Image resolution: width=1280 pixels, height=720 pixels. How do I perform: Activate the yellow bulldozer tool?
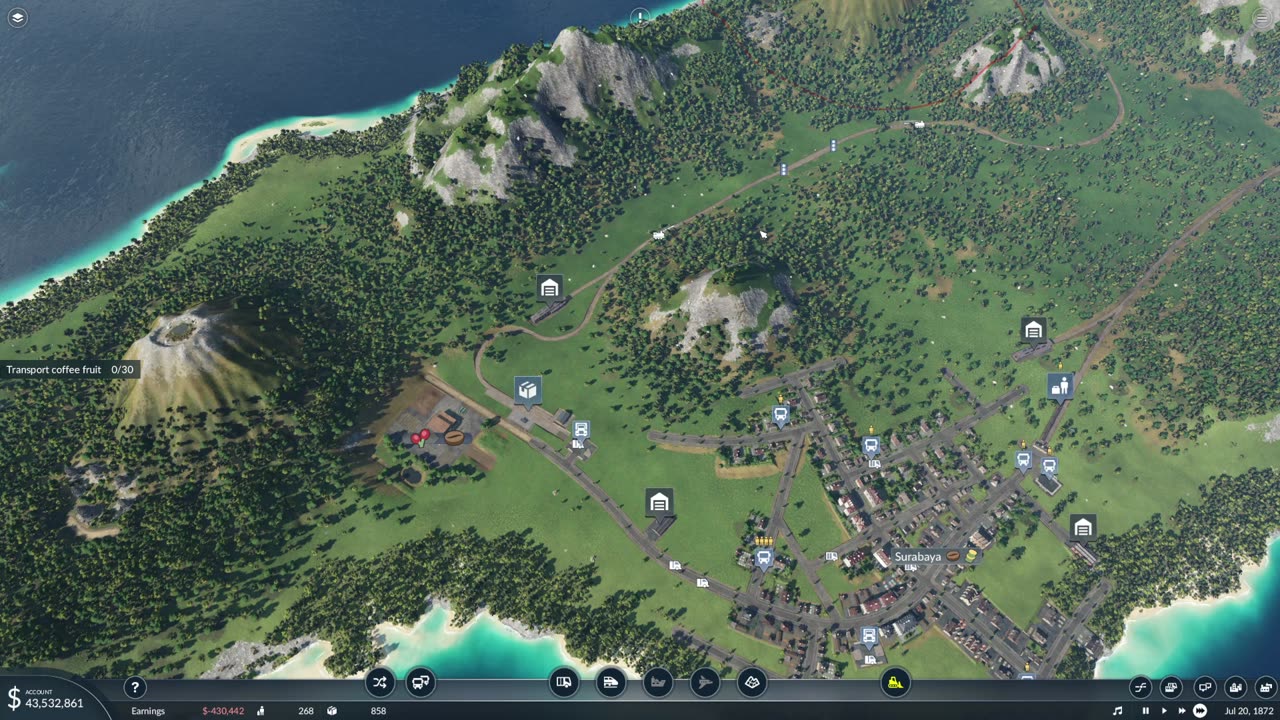click(x=895, y=683)
